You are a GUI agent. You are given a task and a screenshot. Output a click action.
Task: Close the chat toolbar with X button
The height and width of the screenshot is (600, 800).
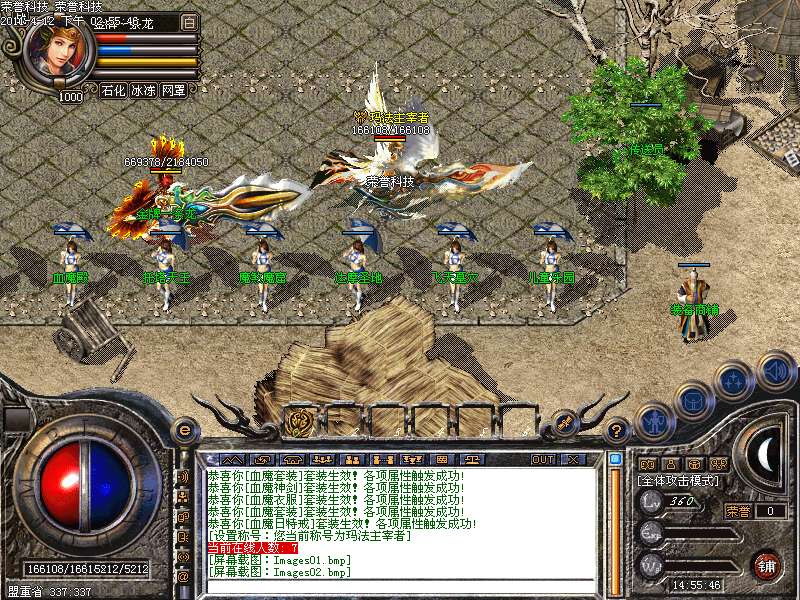tap(573, 459)
